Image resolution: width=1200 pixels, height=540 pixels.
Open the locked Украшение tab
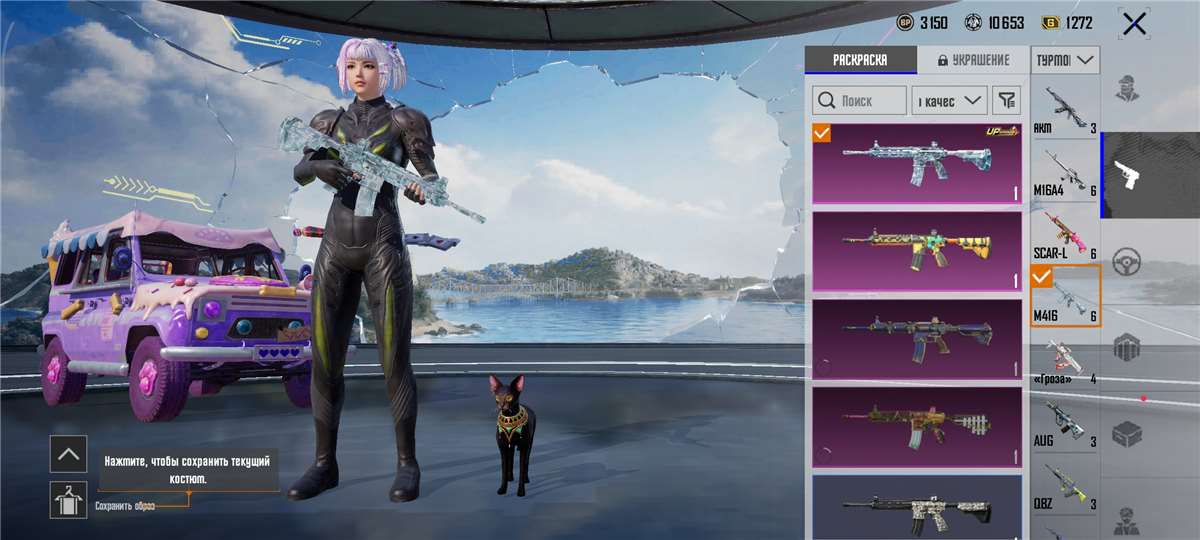coord(973,60)
